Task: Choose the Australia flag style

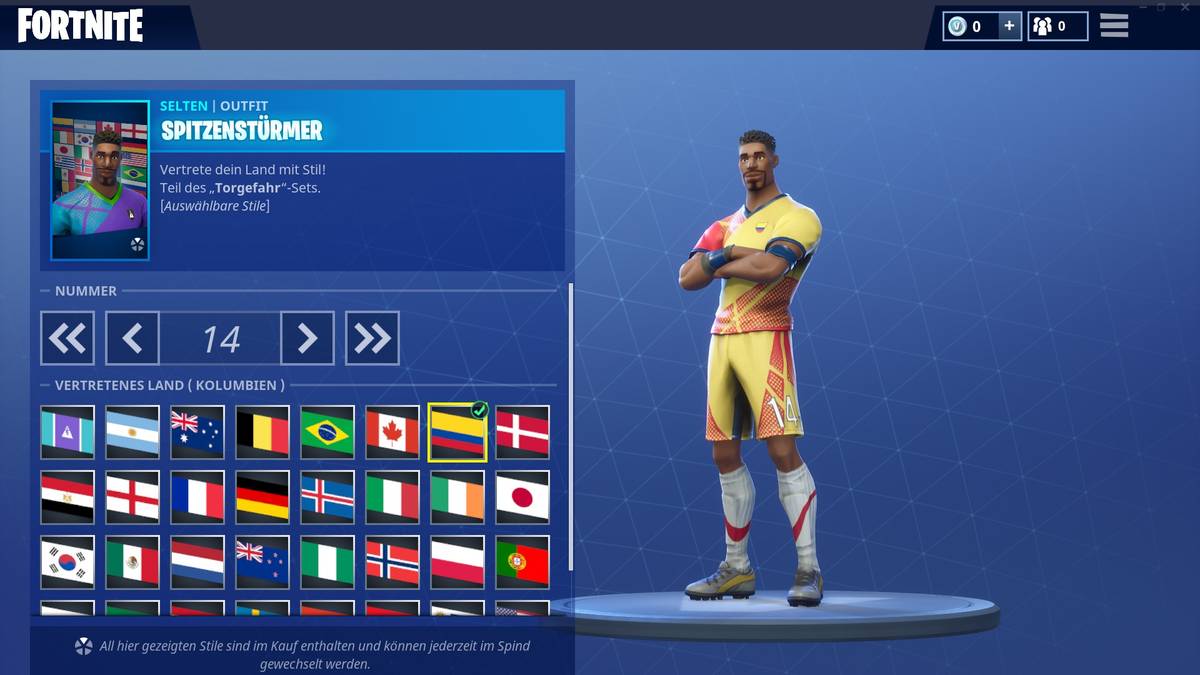Action: (197, 432)
